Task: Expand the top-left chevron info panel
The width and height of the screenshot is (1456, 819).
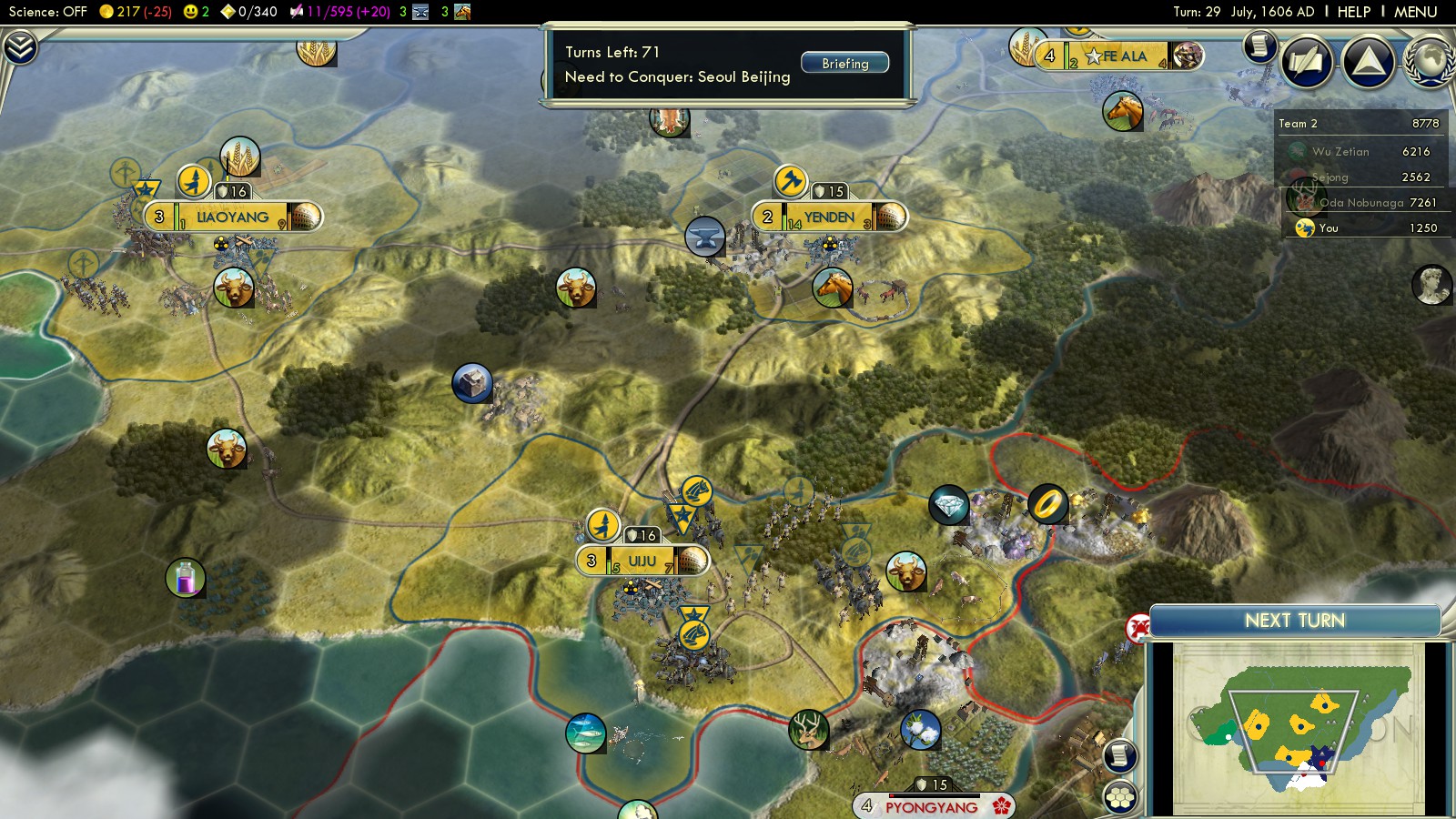Action: coord(20,47)
